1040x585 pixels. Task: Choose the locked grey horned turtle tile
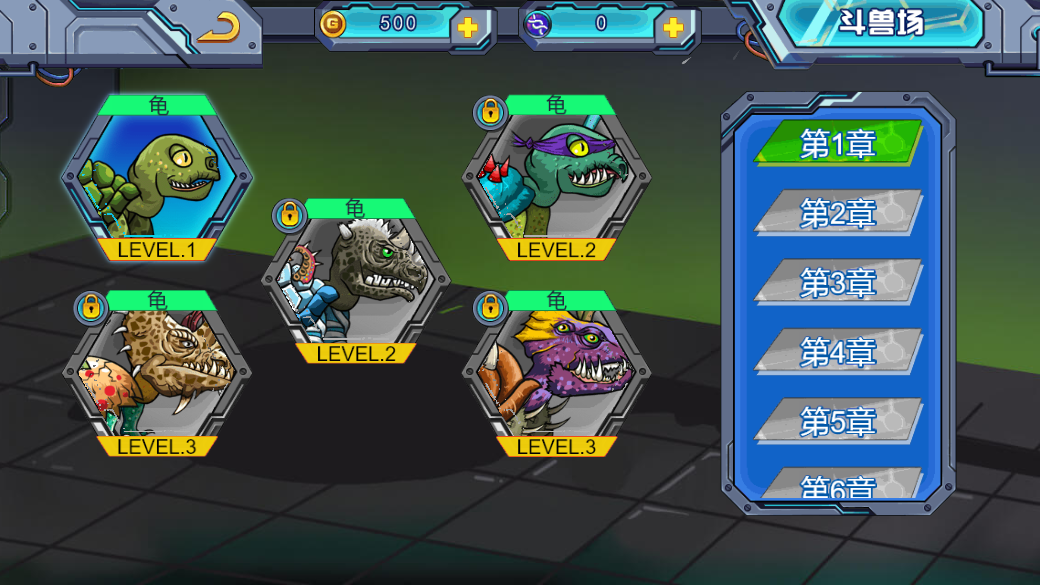(355, 280)
